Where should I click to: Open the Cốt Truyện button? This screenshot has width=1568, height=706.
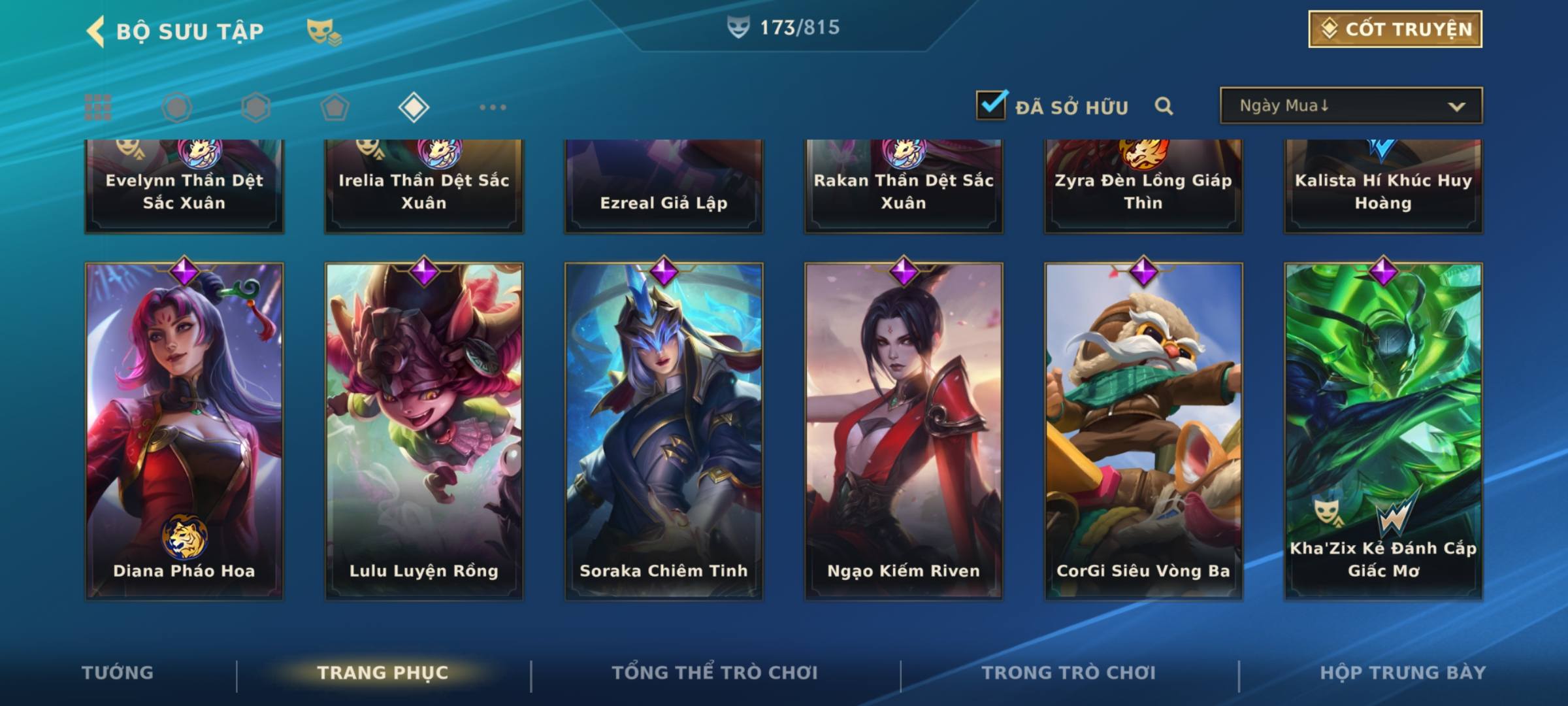tap(1395, 29)
